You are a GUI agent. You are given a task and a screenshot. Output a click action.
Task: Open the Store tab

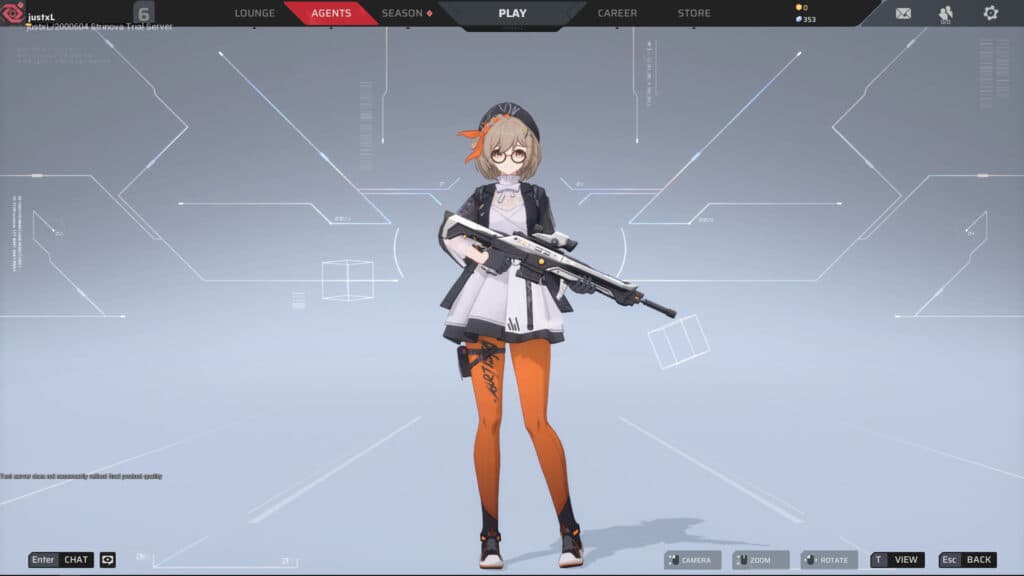(x=694, y=13)
